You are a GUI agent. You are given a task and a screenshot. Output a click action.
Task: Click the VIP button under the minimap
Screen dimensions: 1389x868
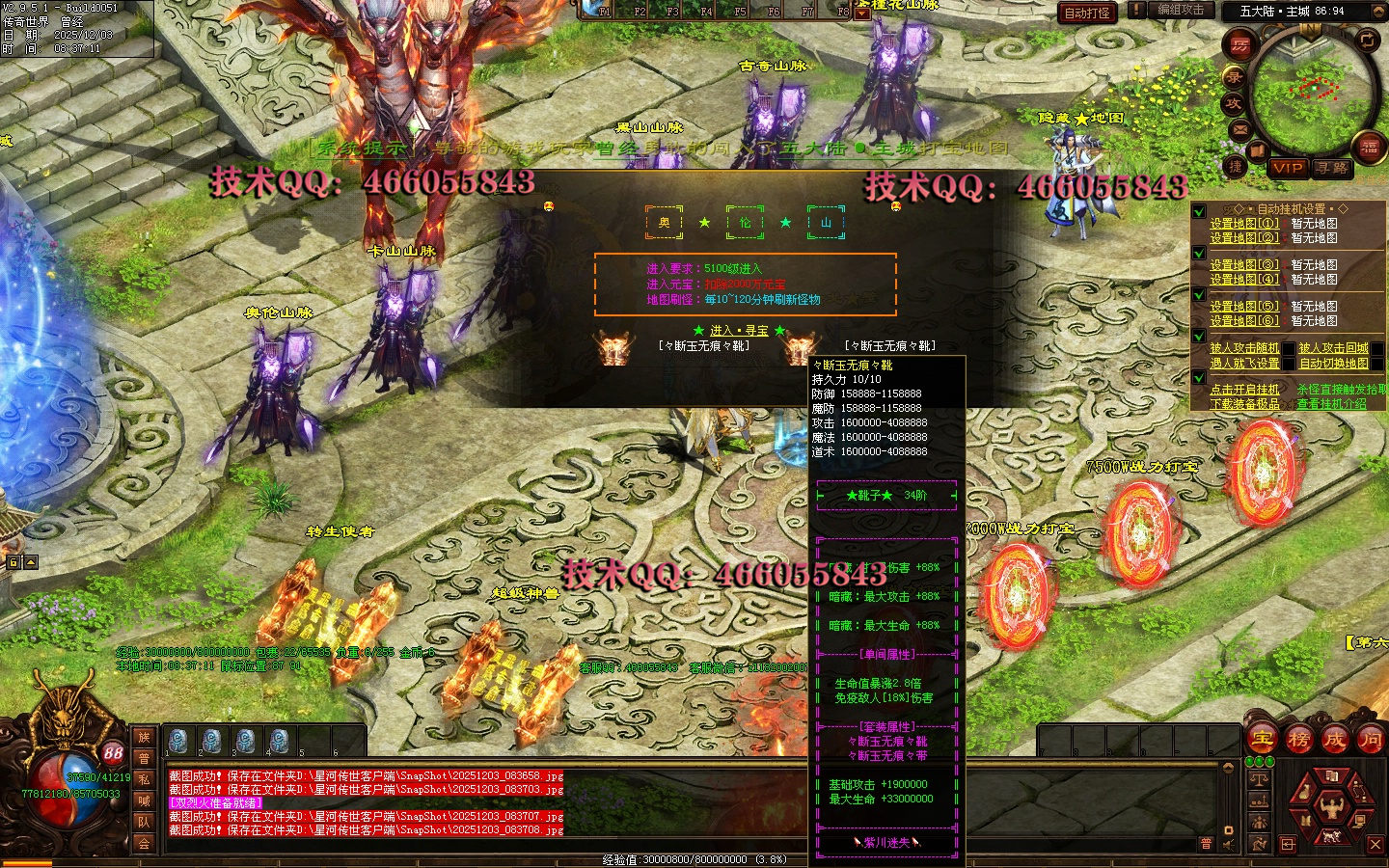point(1287,168)
